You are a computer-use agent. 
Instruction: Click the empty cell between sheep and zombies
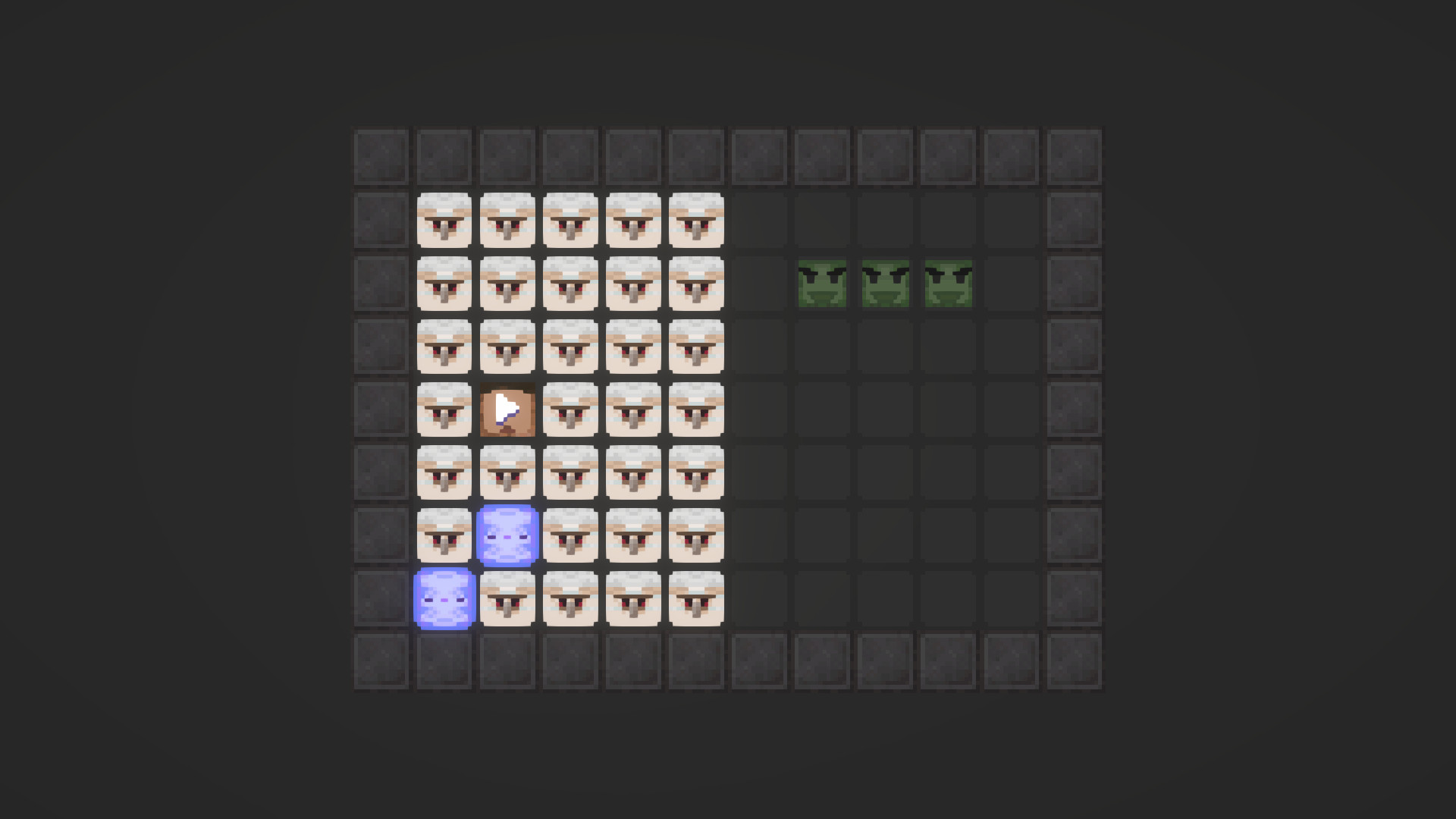[x=758, y=282]
